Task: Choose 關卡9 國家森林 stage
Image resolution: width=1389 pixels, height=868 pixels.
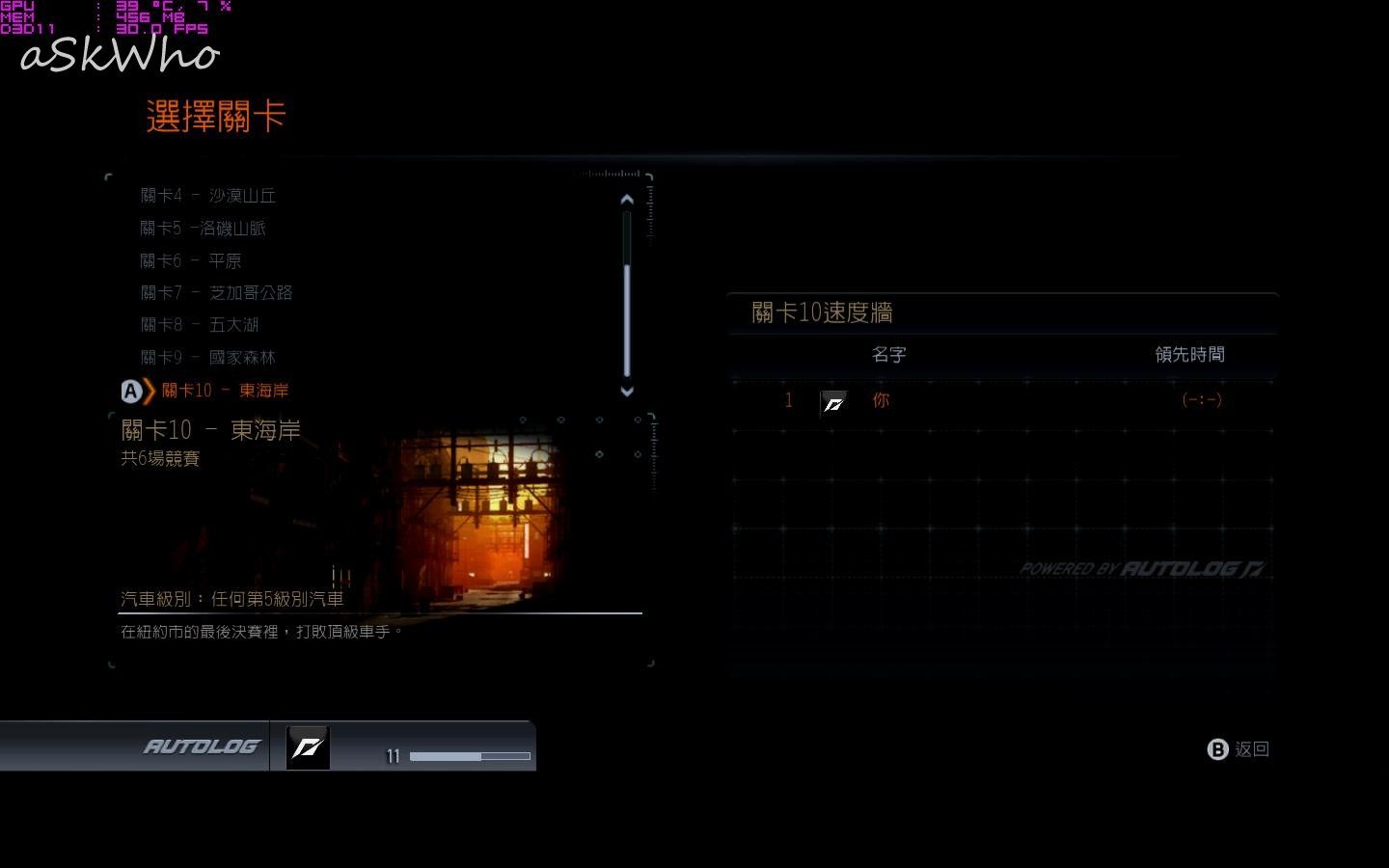Action: point(208,358)
